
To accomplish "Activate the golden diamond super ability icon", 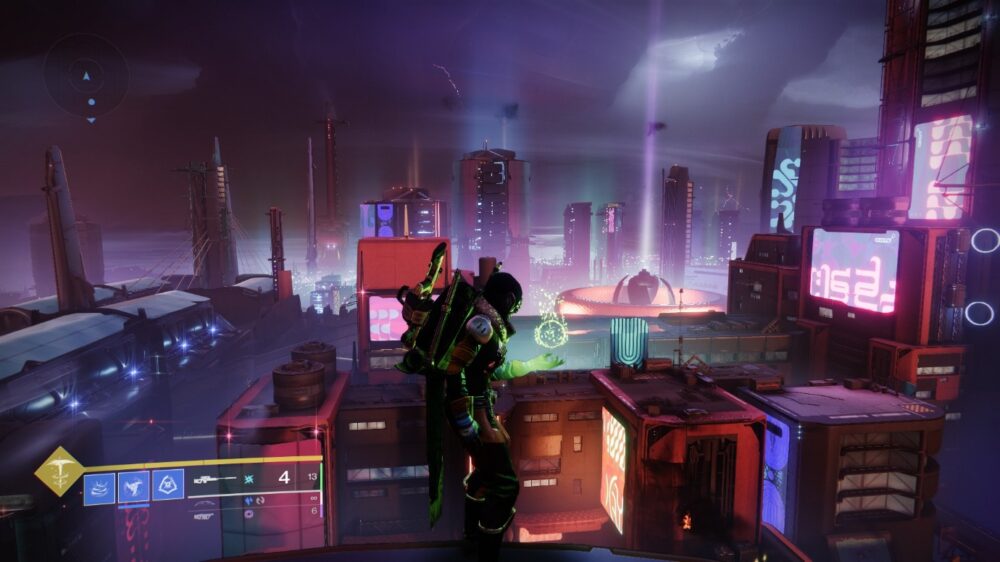I will point(59,471).
